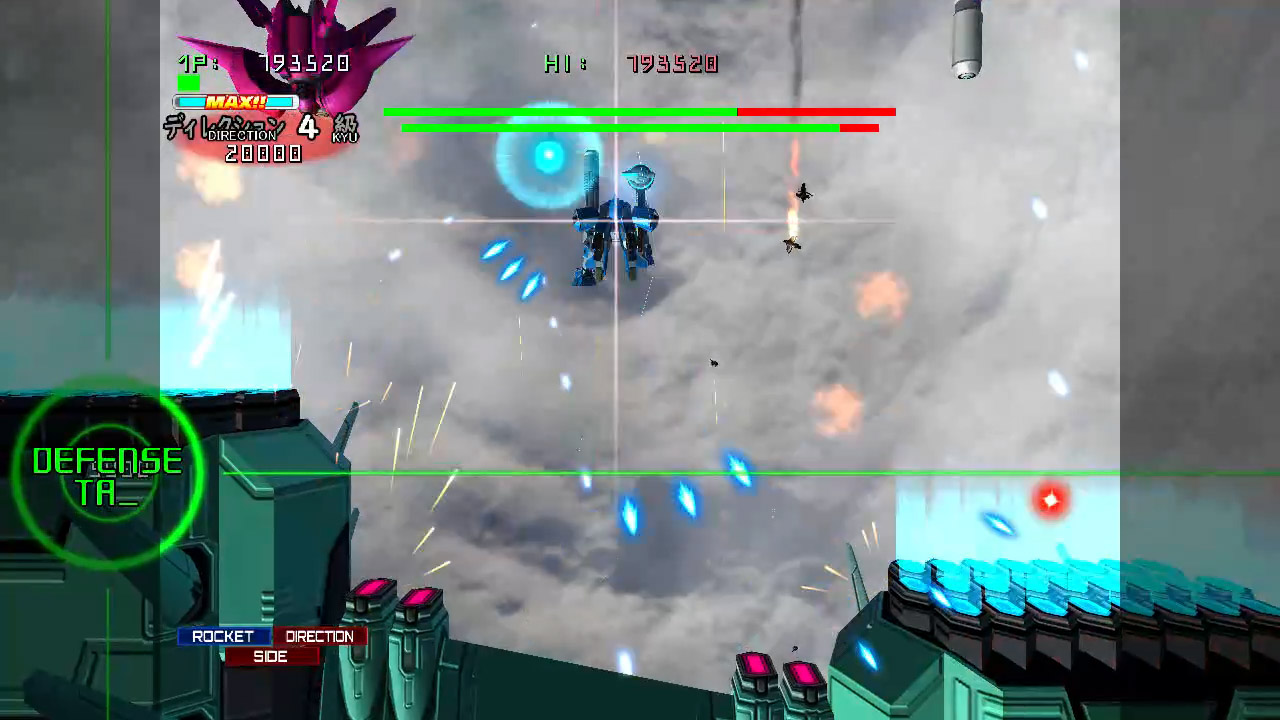Click the upper green boss health bar
This screenshot has width=1280, height=720.
click(x=560, y=111)
